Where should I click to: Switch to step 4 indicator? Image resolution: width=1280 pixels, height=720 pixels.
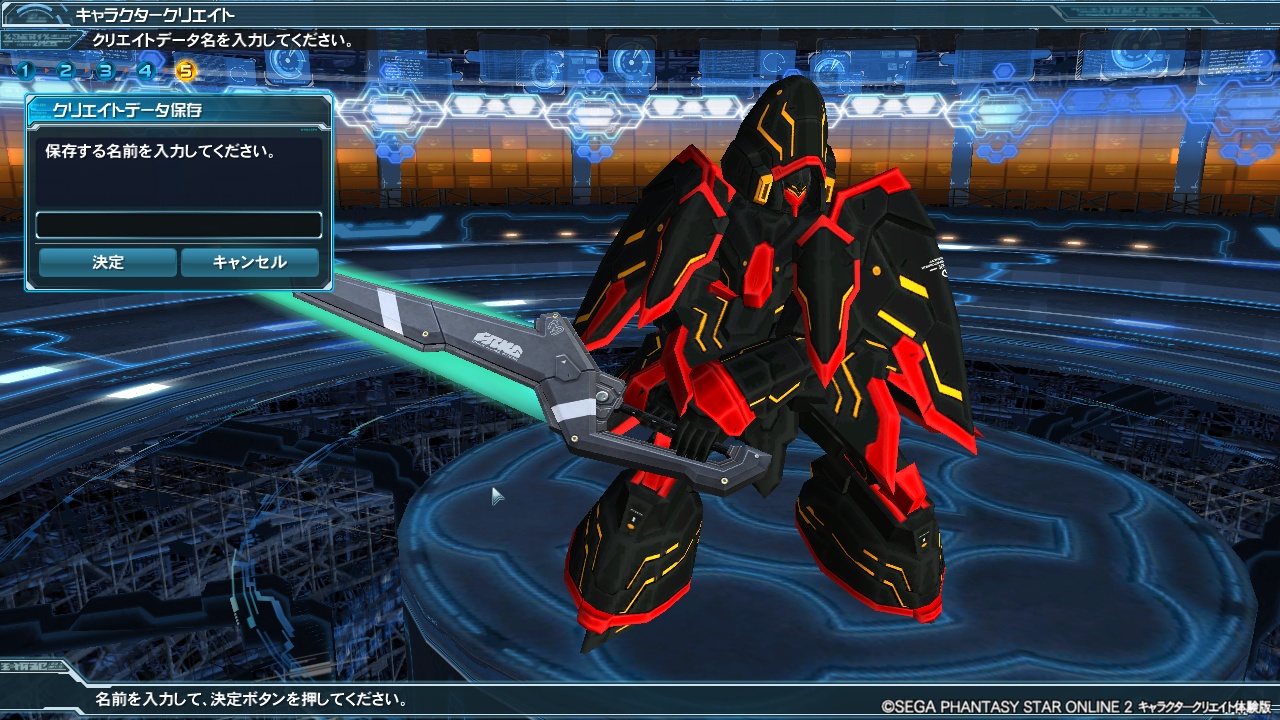[145, 71]
